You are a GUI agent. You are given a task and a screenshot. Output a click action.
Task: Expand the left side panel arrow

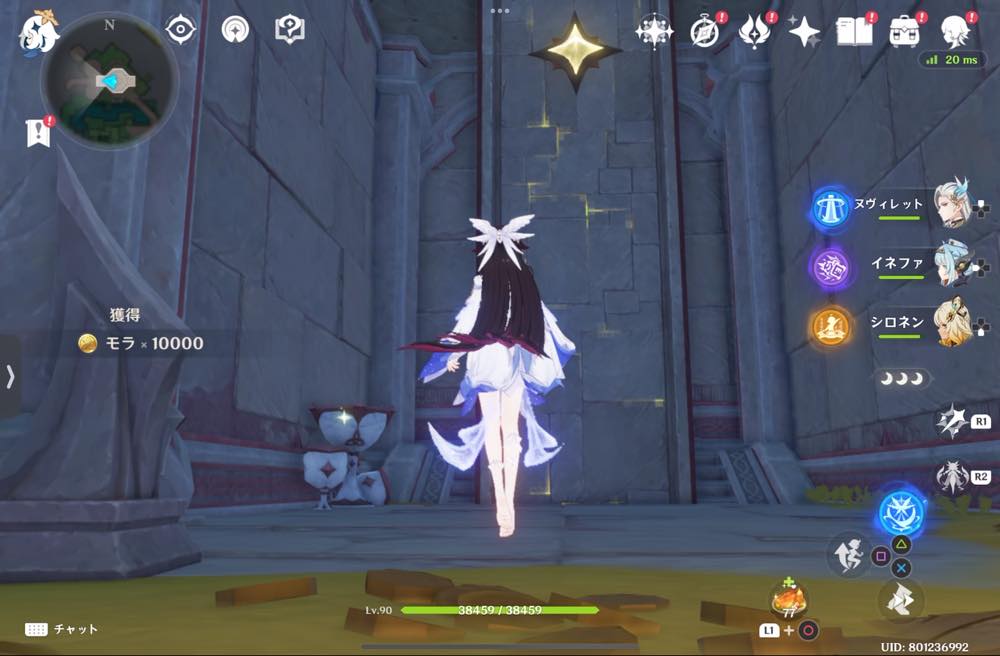[x=10, y=376]
